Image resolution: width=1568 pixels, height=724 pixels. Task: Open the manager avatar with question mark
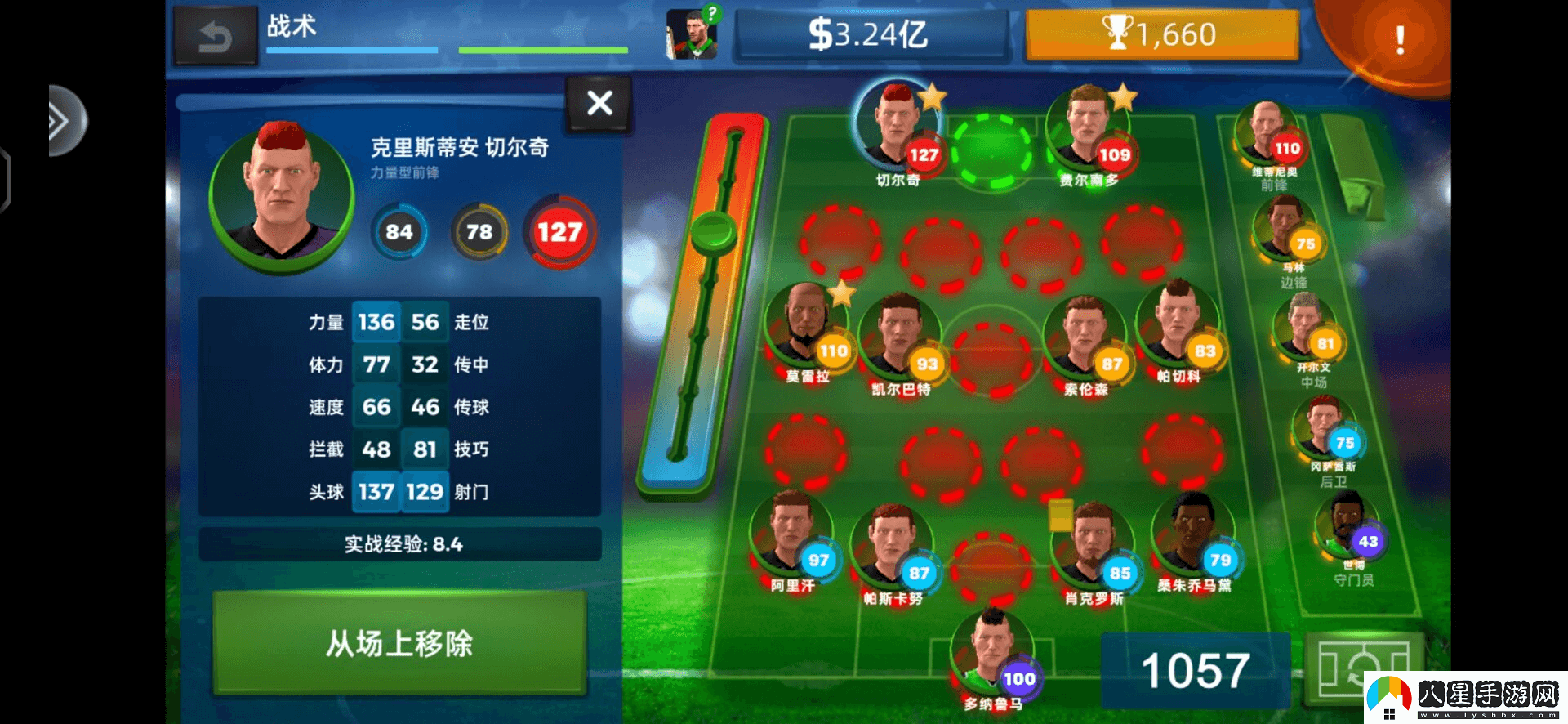pyautogui.click(x=692, y=35)
